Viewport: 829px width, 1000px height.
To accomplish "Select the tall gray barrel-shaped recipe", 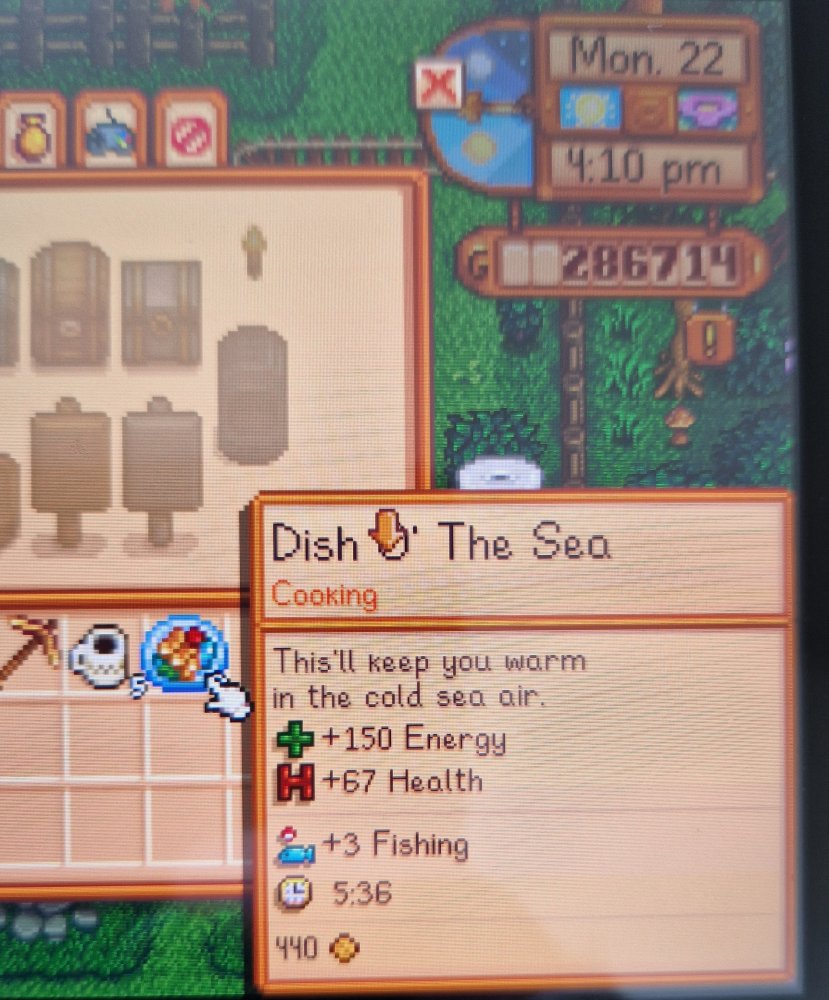I will point(252,395).
